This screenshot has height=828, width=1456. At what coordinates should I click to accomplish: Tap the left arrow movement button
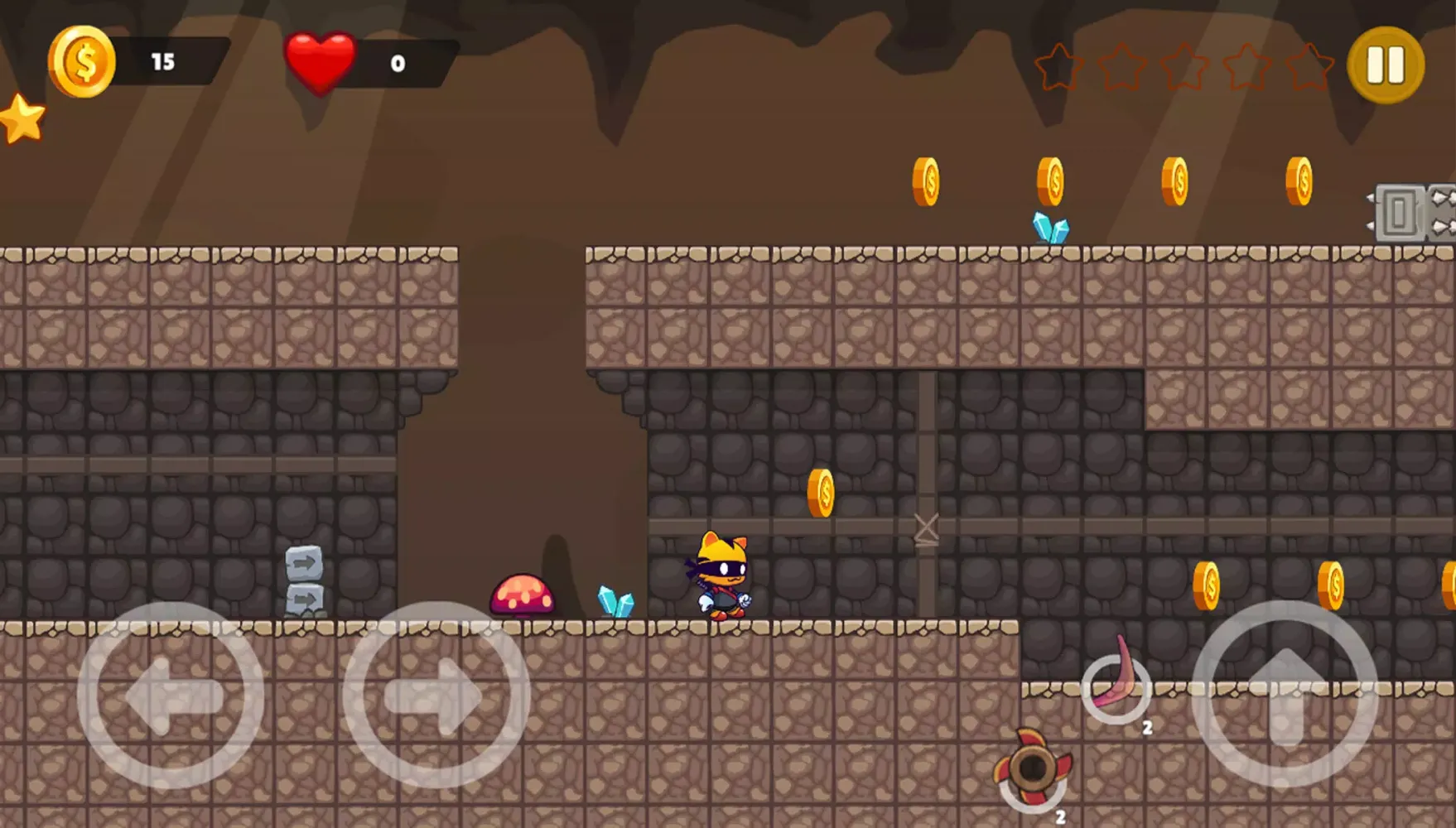click(171, 696)
